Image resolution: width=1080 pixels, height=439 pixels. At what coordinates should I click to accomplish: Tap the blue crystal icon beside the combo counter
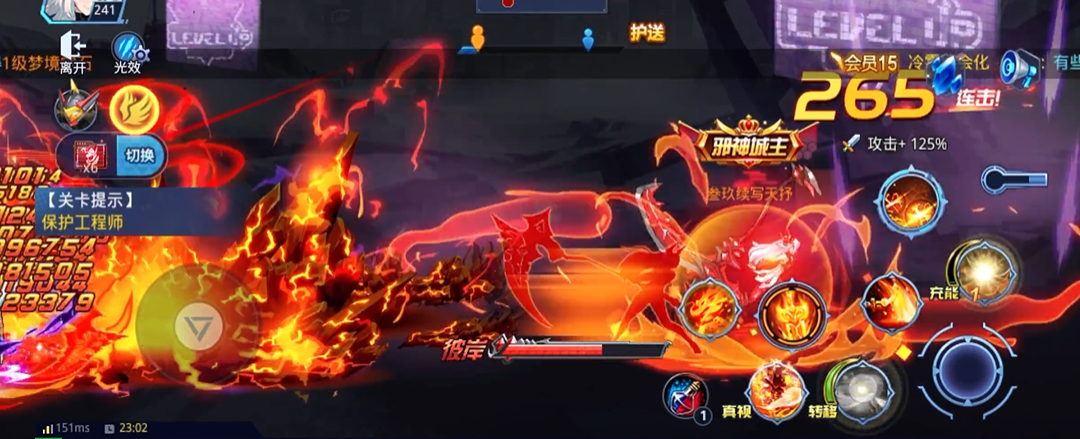coord(944,72)
